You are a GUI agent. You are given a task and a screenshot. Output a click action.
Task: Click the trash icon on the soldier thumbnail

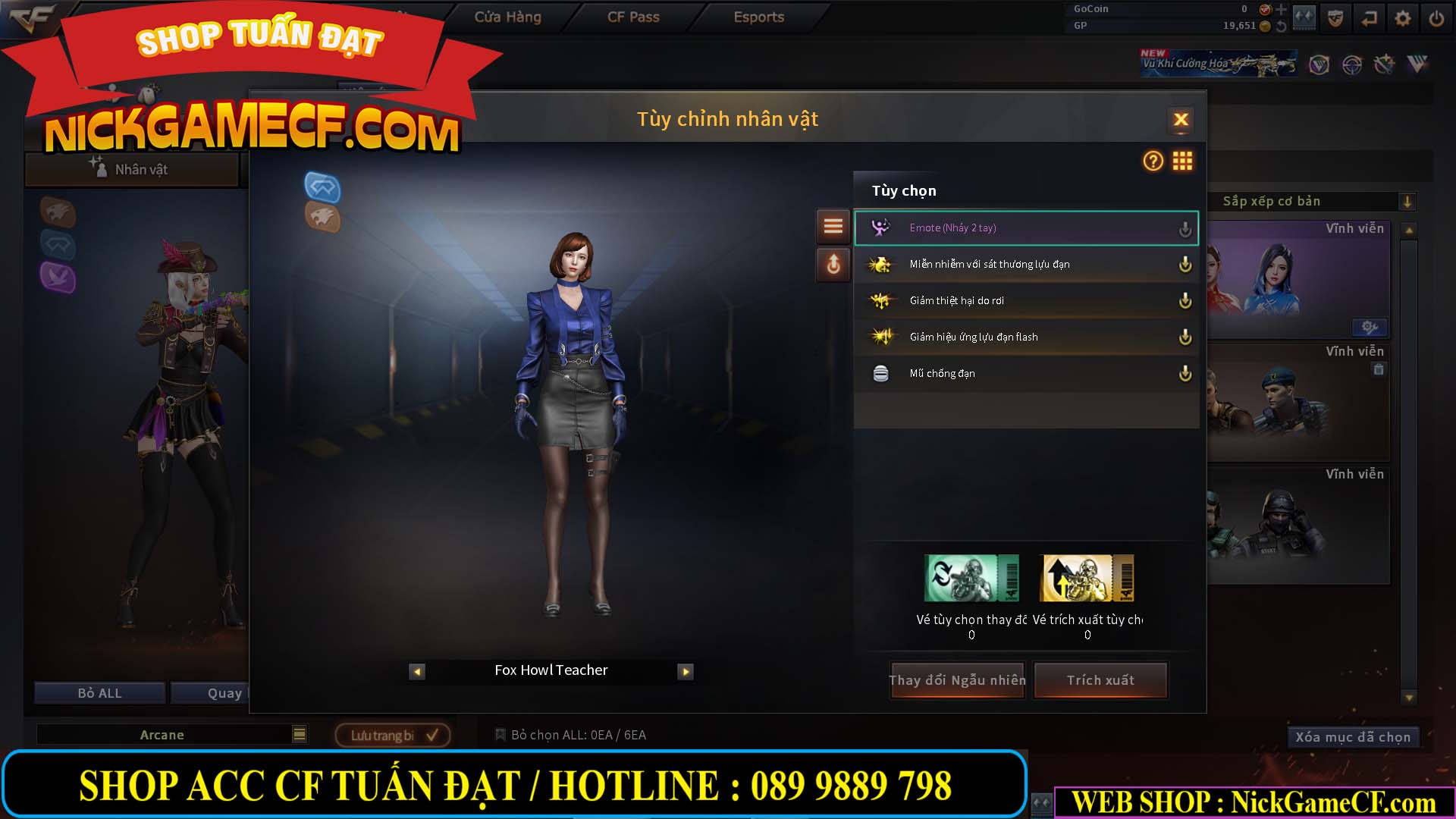click(1379, 369)
